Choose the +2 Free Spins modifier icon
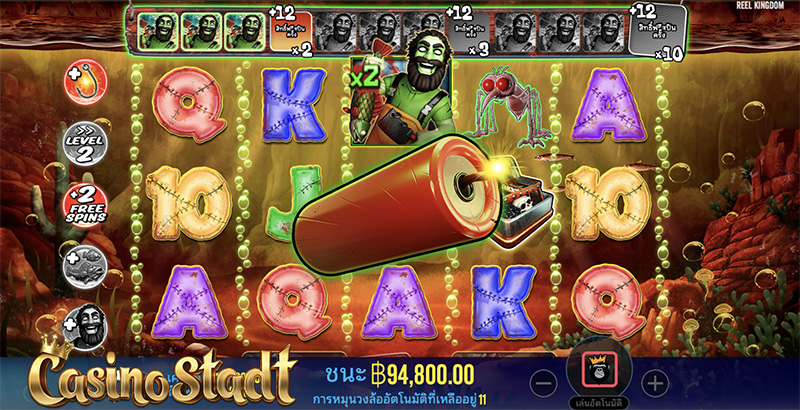 [x=85, y=202]
